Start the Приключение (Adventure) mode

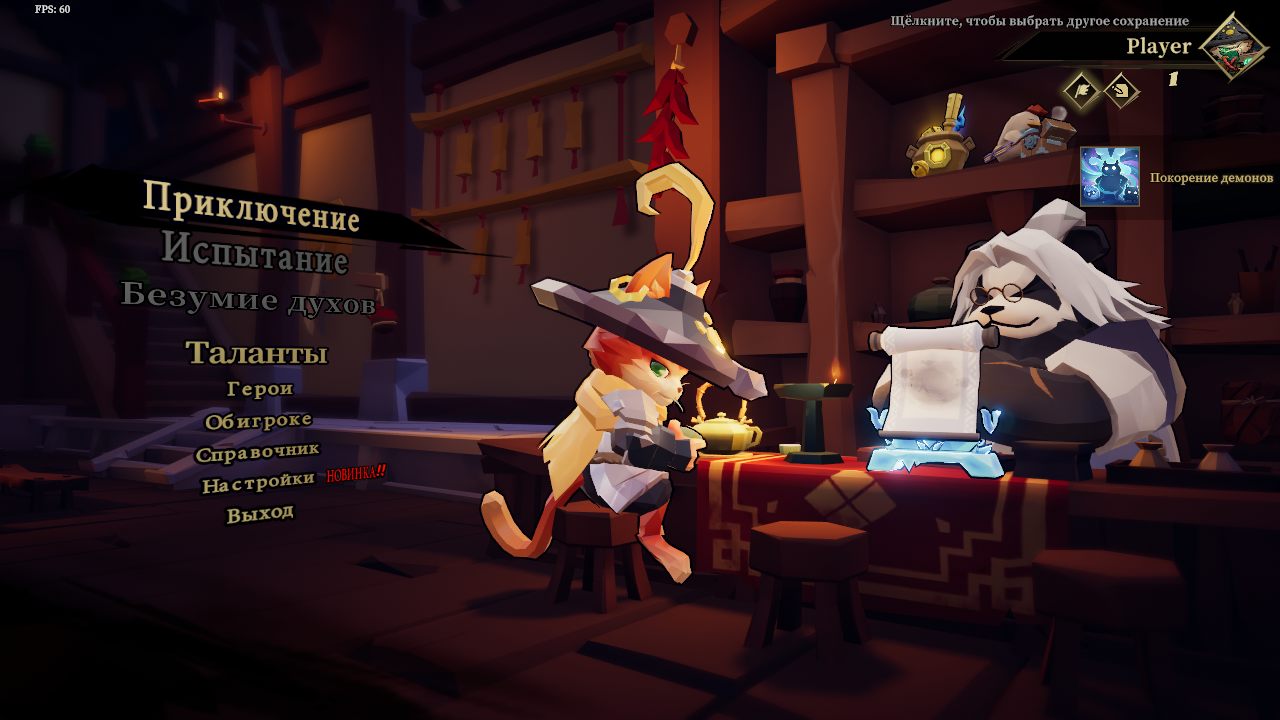[250, 205]
